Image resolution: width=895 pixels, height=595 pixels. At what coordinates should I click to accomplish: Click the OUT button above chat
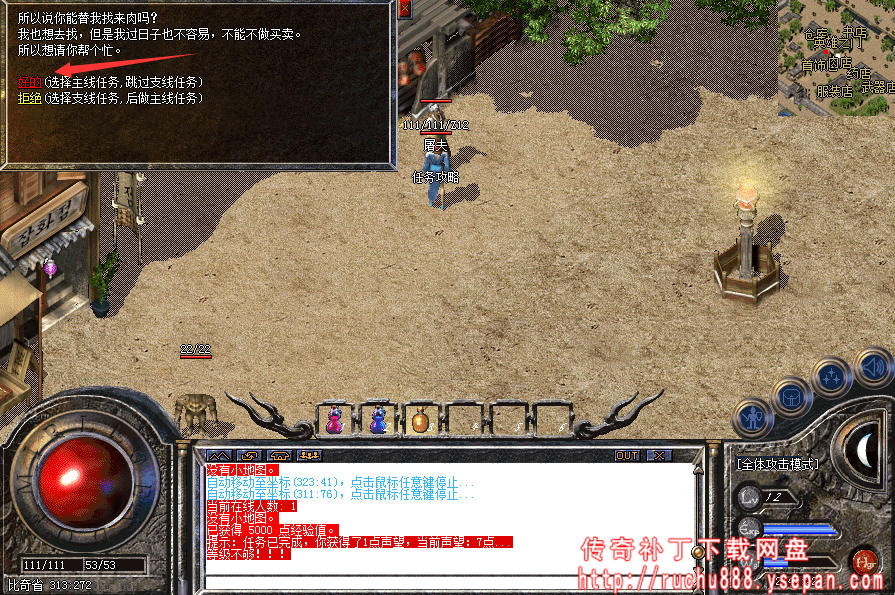pos(627,455)
